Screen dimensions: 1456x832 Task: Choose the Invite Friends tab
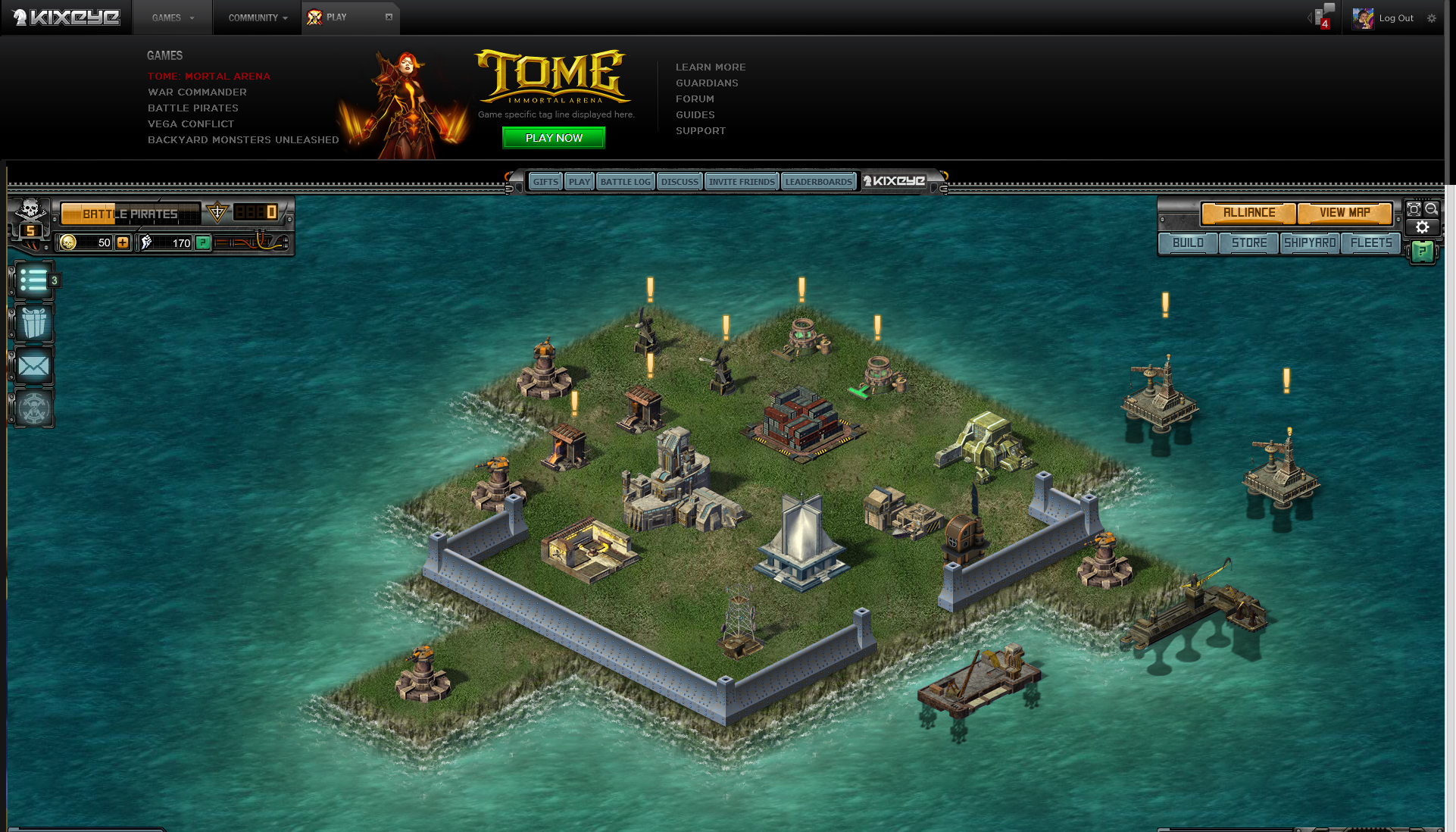coord(742,182)
